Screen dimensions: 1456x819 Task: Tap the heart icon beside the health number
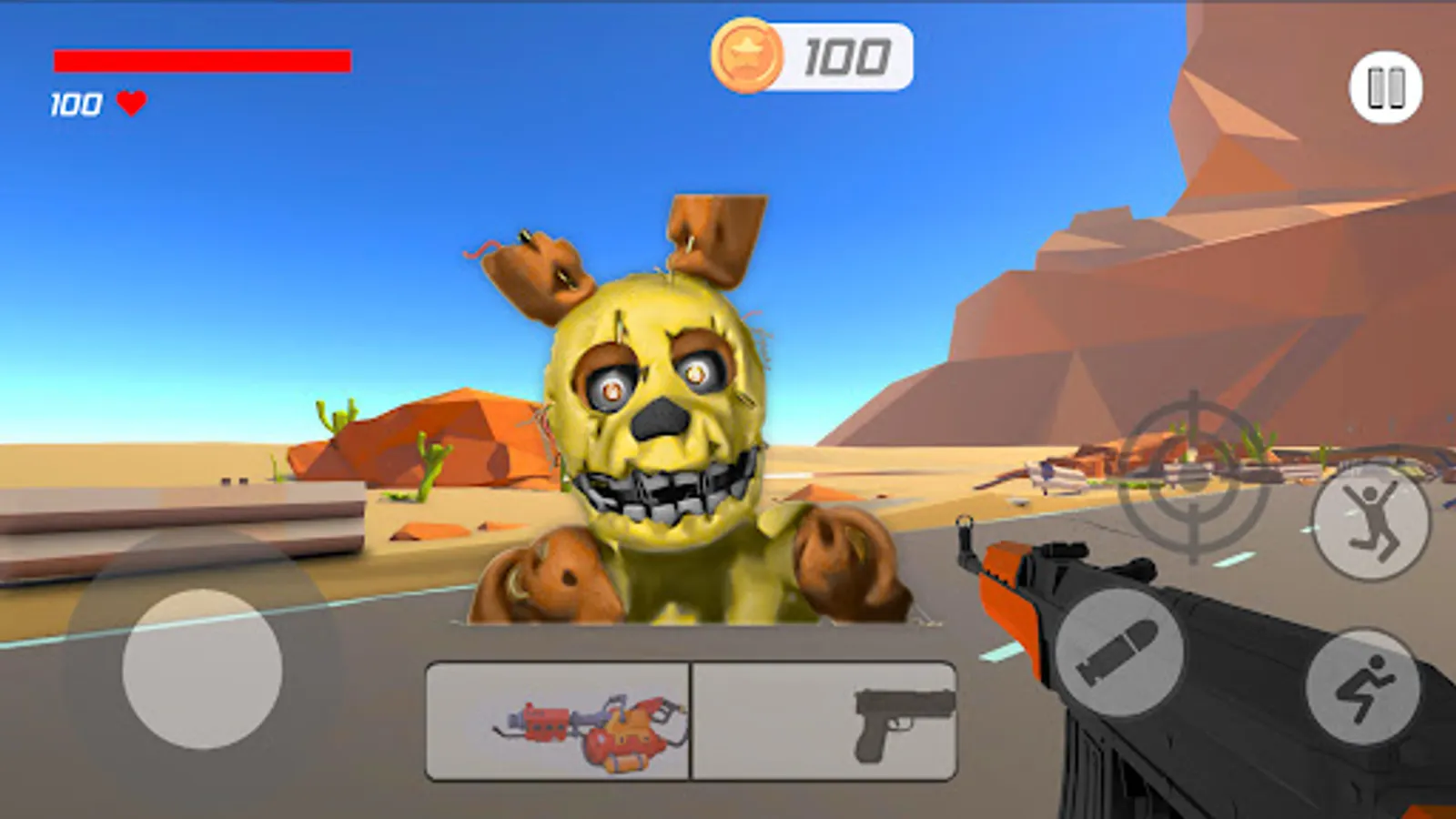click(x=130, y=104)
